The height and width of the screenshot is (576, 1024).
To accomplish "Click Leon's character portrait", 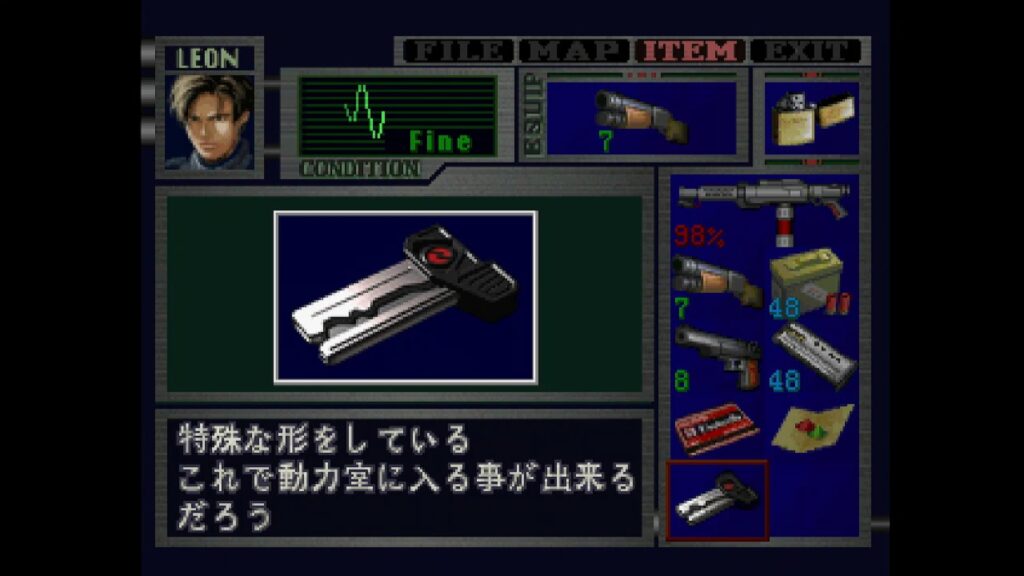I will point(209,121).
